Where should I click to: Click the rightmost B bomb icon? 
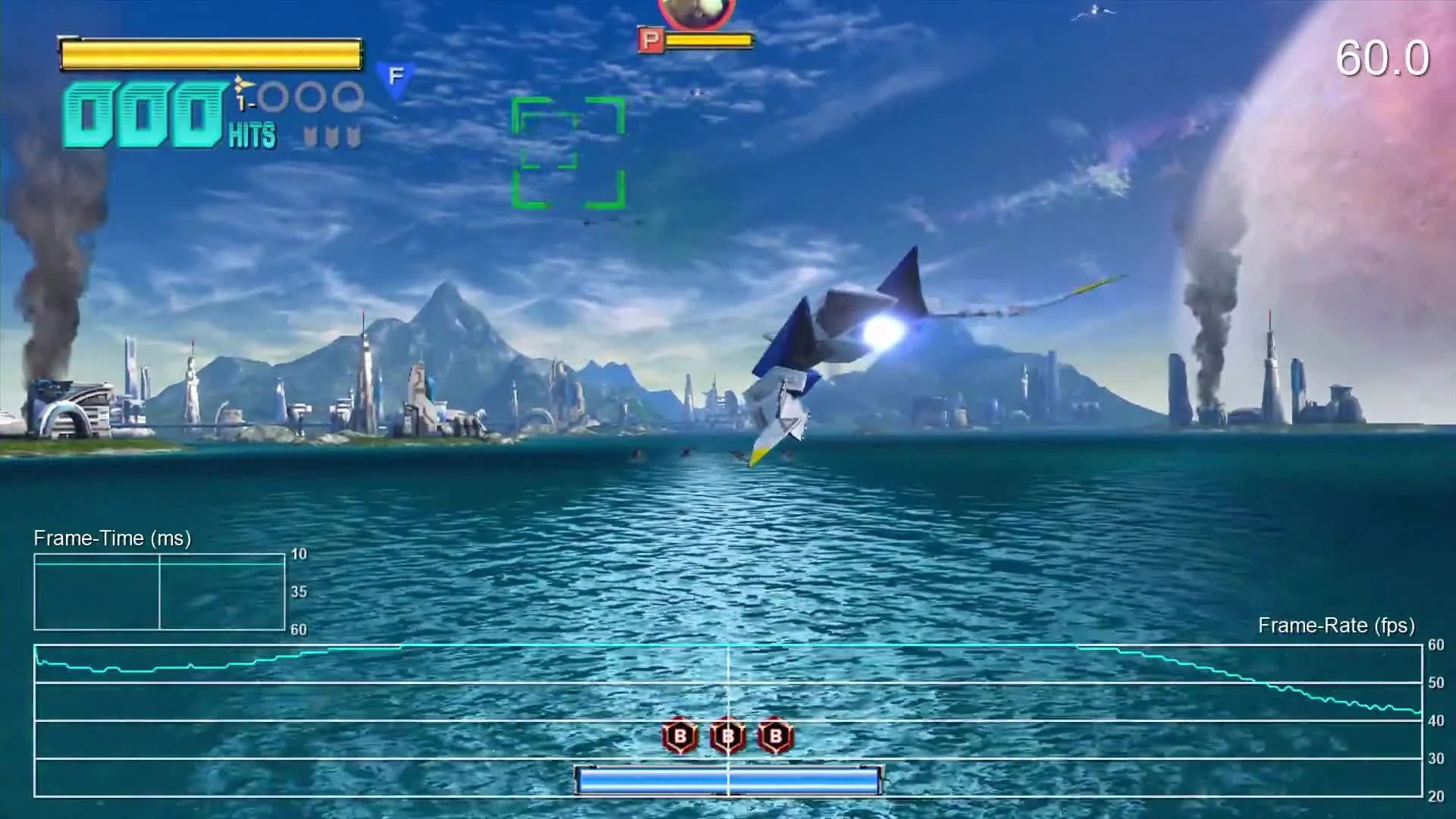774,735
